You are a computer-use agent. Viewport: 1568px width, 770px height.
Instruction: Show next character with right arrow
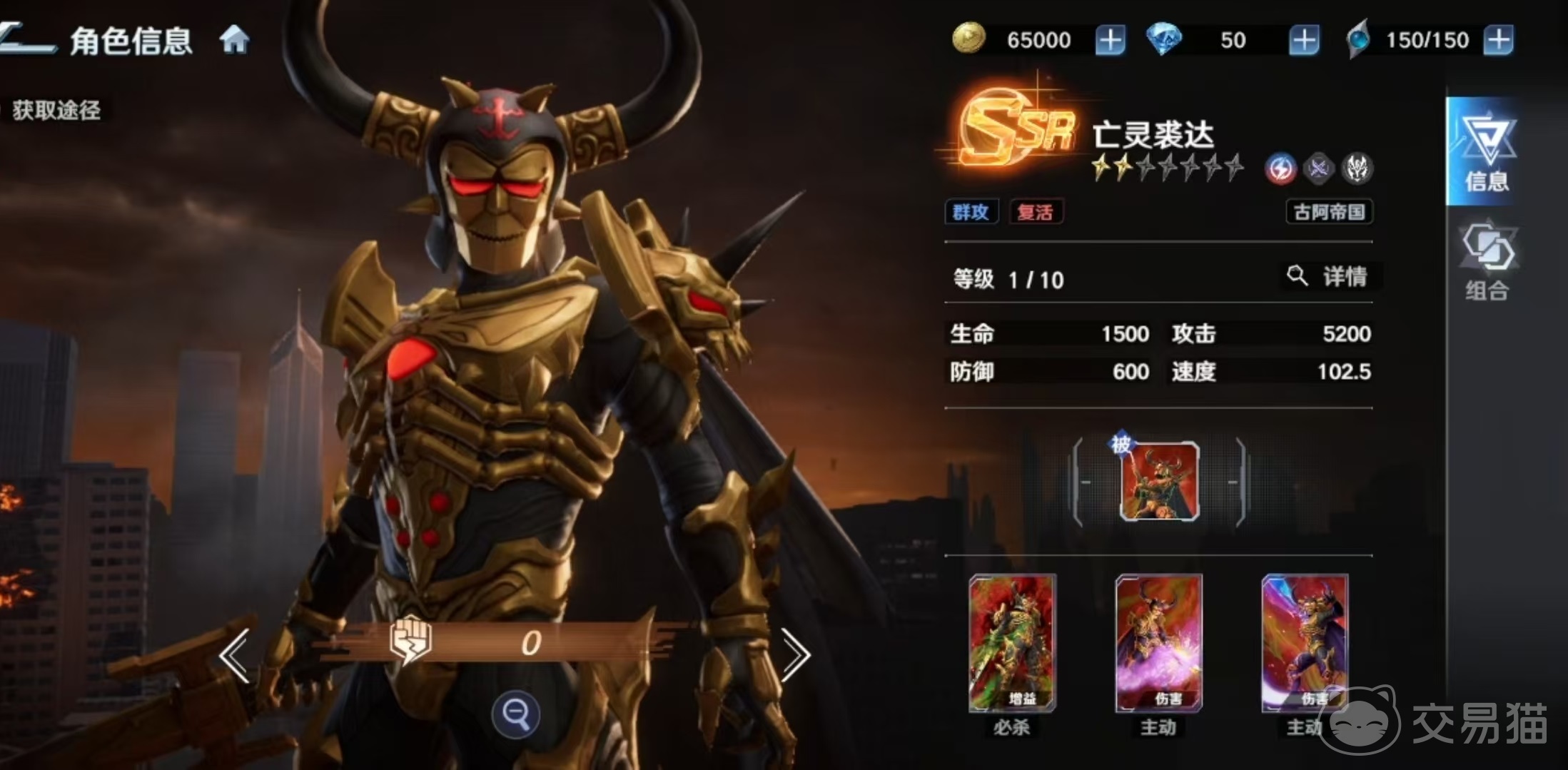(x=795, y=655)
